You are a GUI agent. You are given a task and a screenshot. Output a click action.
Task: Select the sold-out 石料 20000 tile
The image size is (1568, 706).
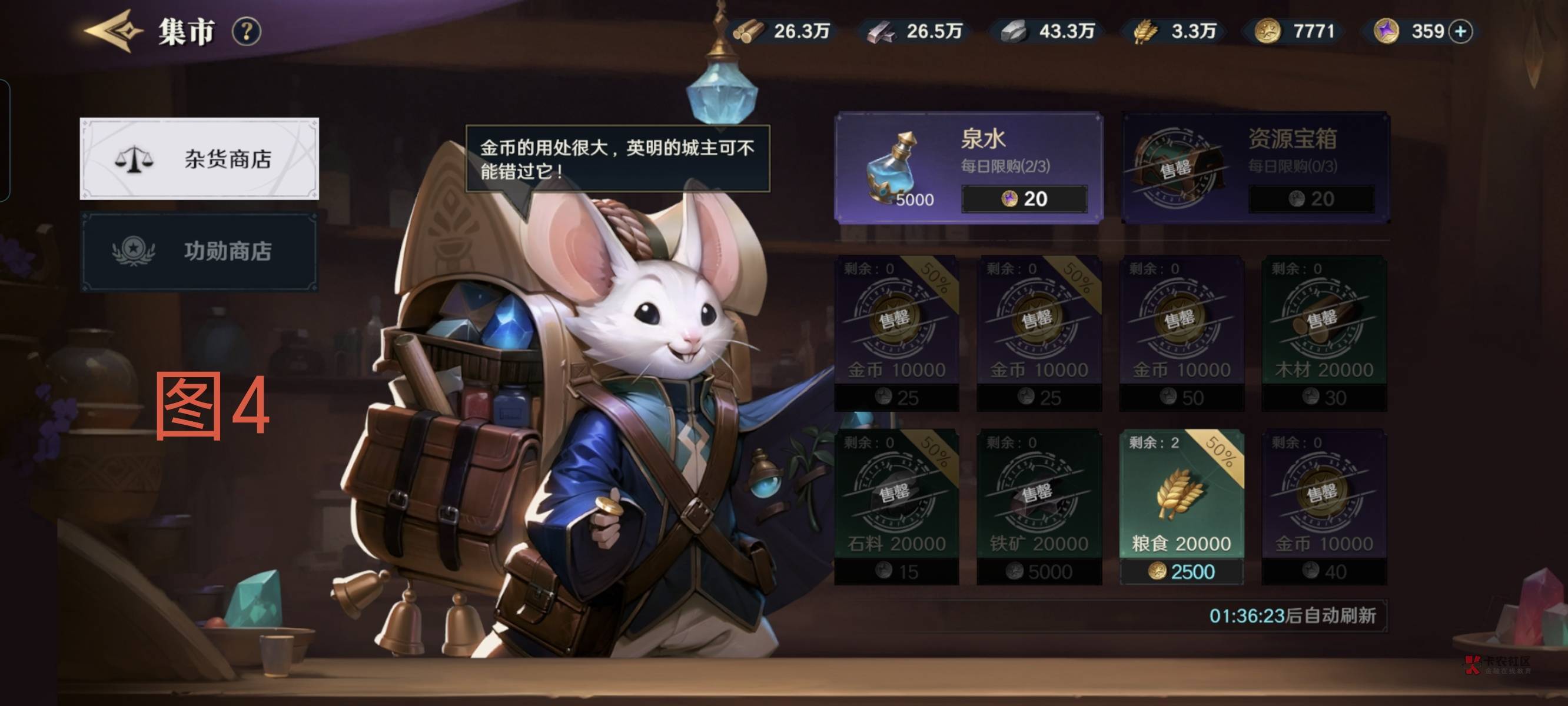tap(896, 507)
